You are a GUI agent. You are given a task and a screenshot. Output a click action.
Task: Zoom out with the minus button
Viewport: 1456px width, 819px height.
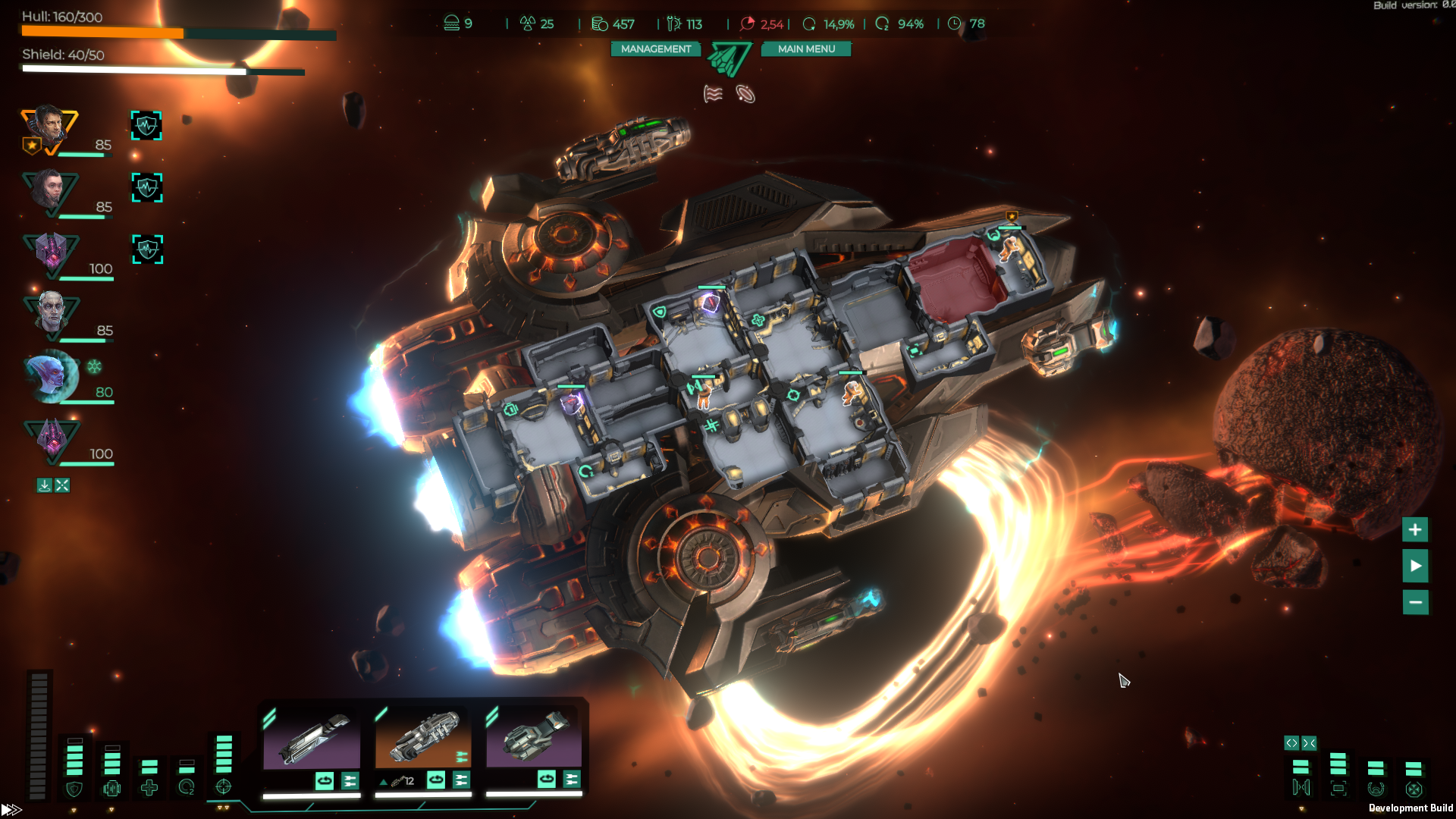[x=1415, y=603]
